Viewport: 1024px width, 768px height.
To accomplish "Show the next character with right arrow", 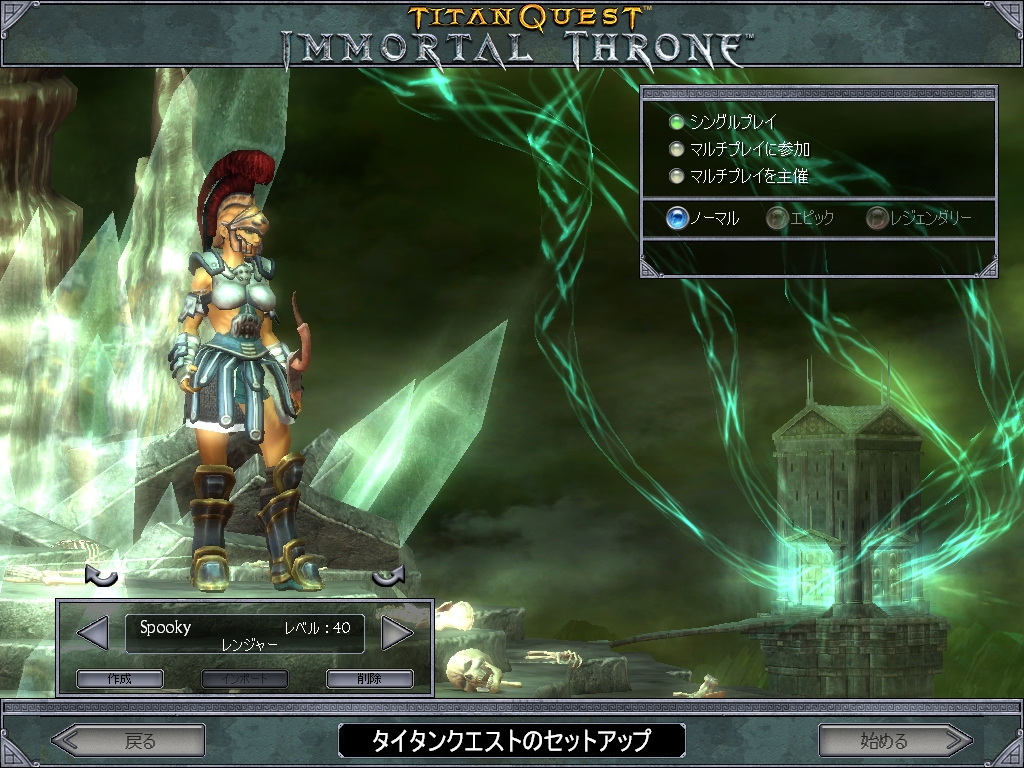I will [x=397, y=632].
